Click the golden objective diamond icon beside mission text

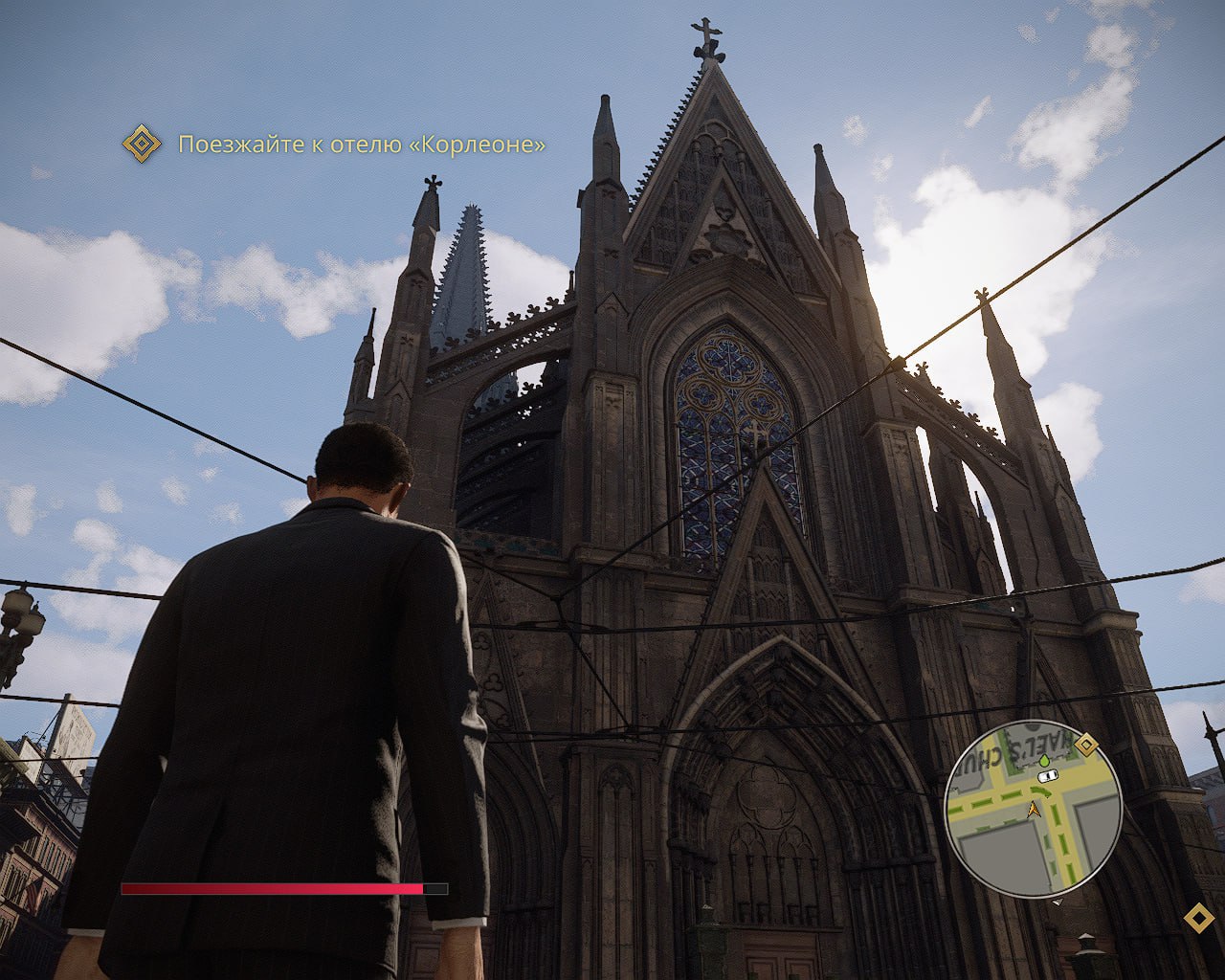pos(144,143)
